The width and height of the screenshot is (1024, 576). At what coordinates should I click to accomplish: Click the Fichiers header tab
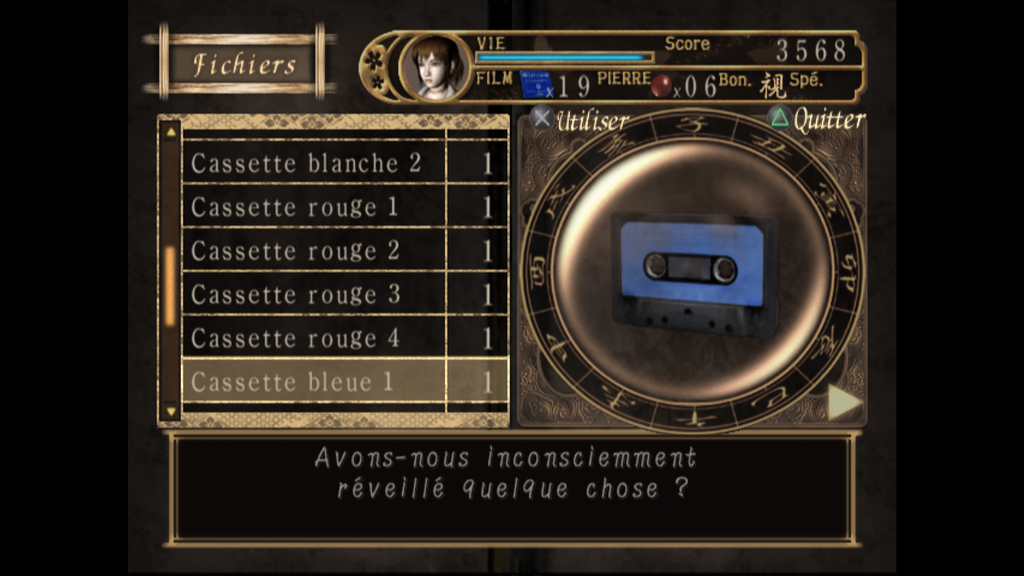click(244, 65)
